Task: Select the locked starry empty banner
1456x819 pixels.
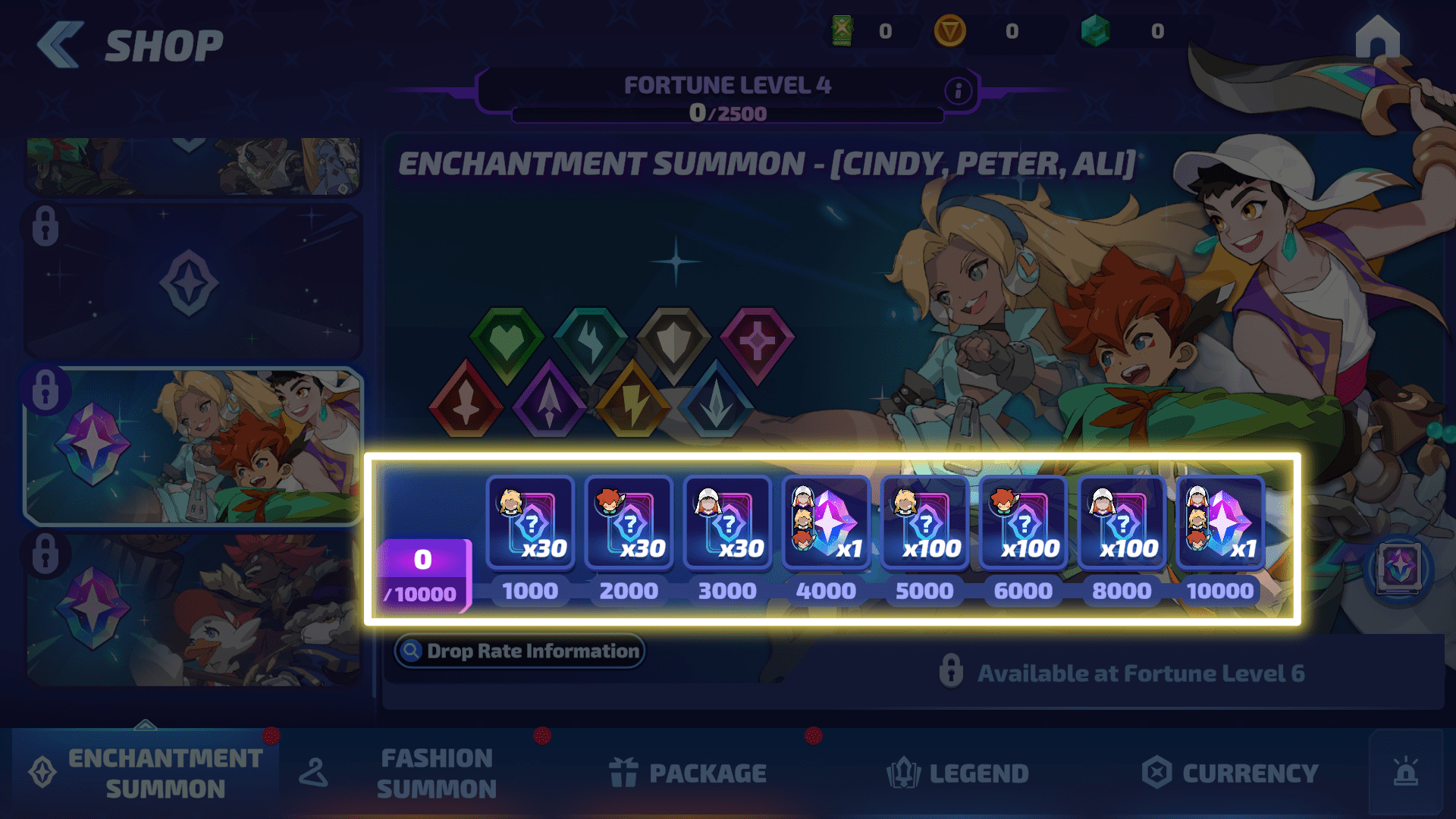Action: (x=193, y=281)
